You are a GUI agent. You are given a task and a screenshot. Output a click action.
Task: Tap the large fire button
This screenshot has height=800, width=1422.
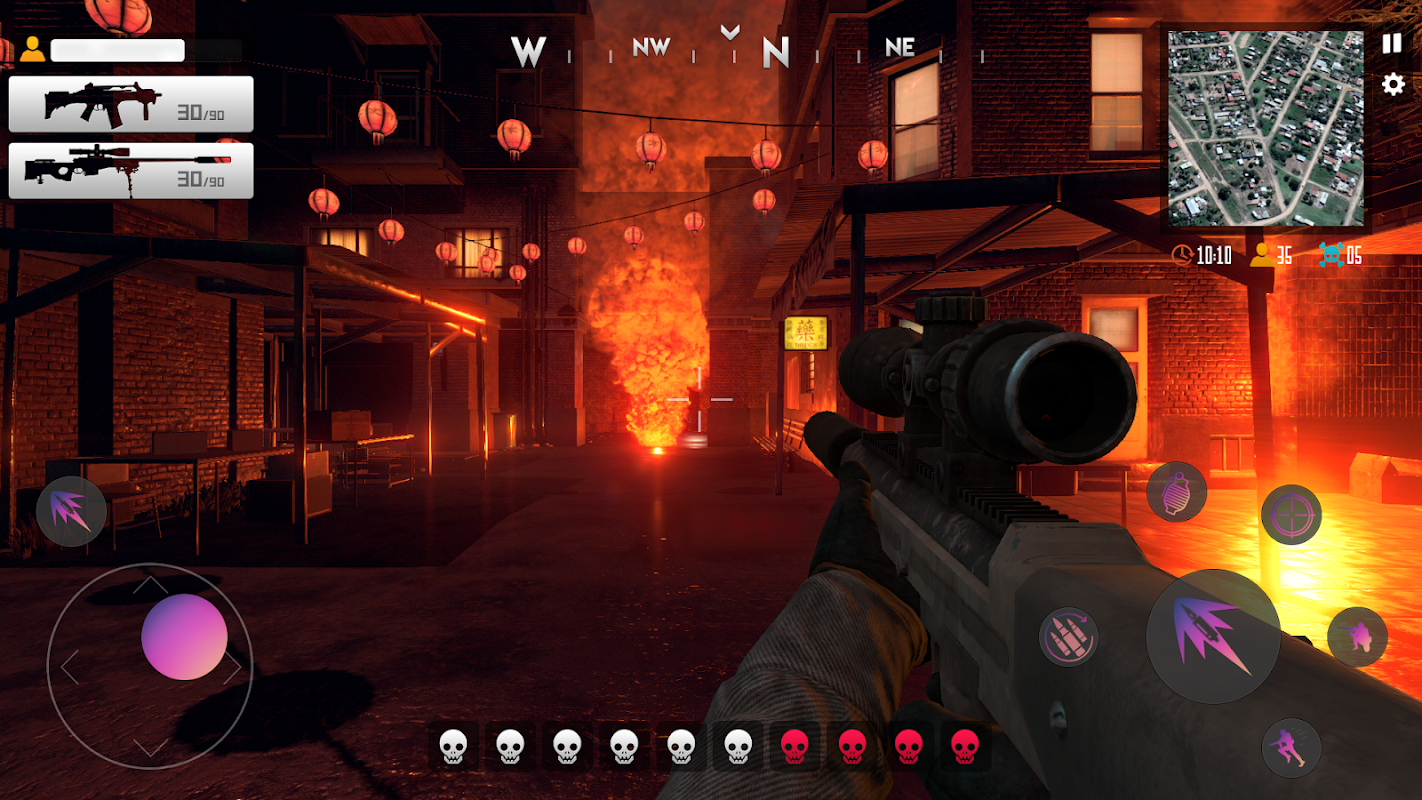pos(1213,637)
